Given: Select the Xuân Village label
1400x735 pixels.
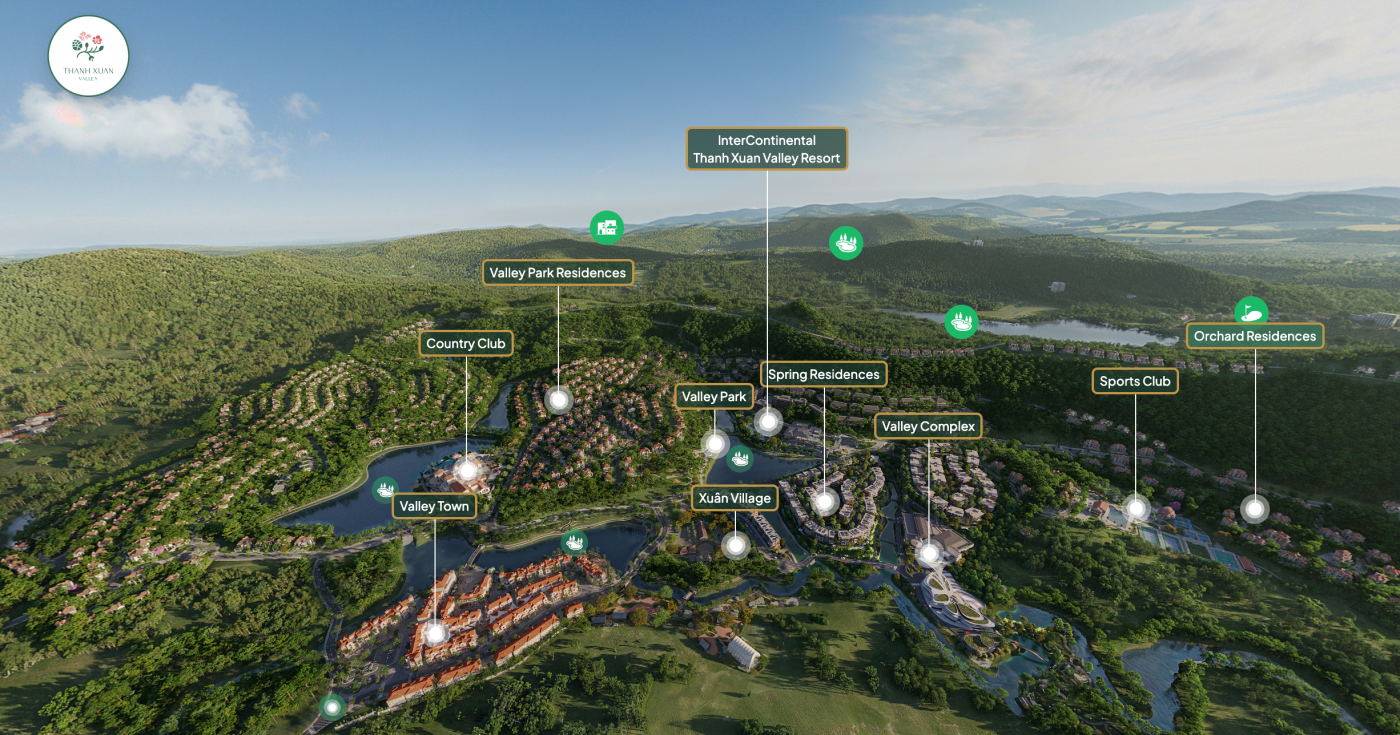Looking at the screenshot, I should (x=735, y=498).
